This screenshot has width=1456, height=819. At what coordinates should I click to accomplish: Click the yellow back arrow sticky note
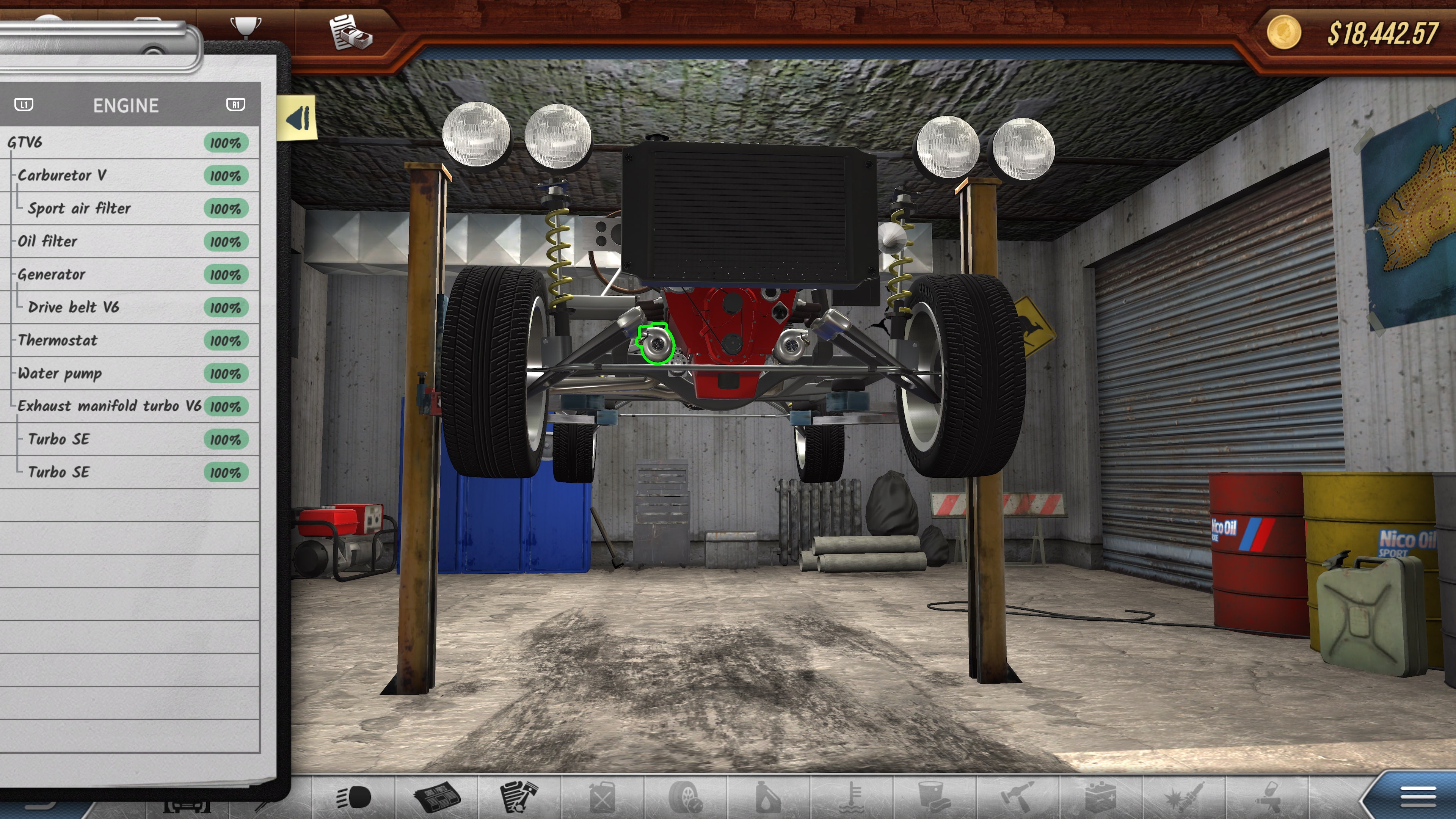(x=297, y=119)
